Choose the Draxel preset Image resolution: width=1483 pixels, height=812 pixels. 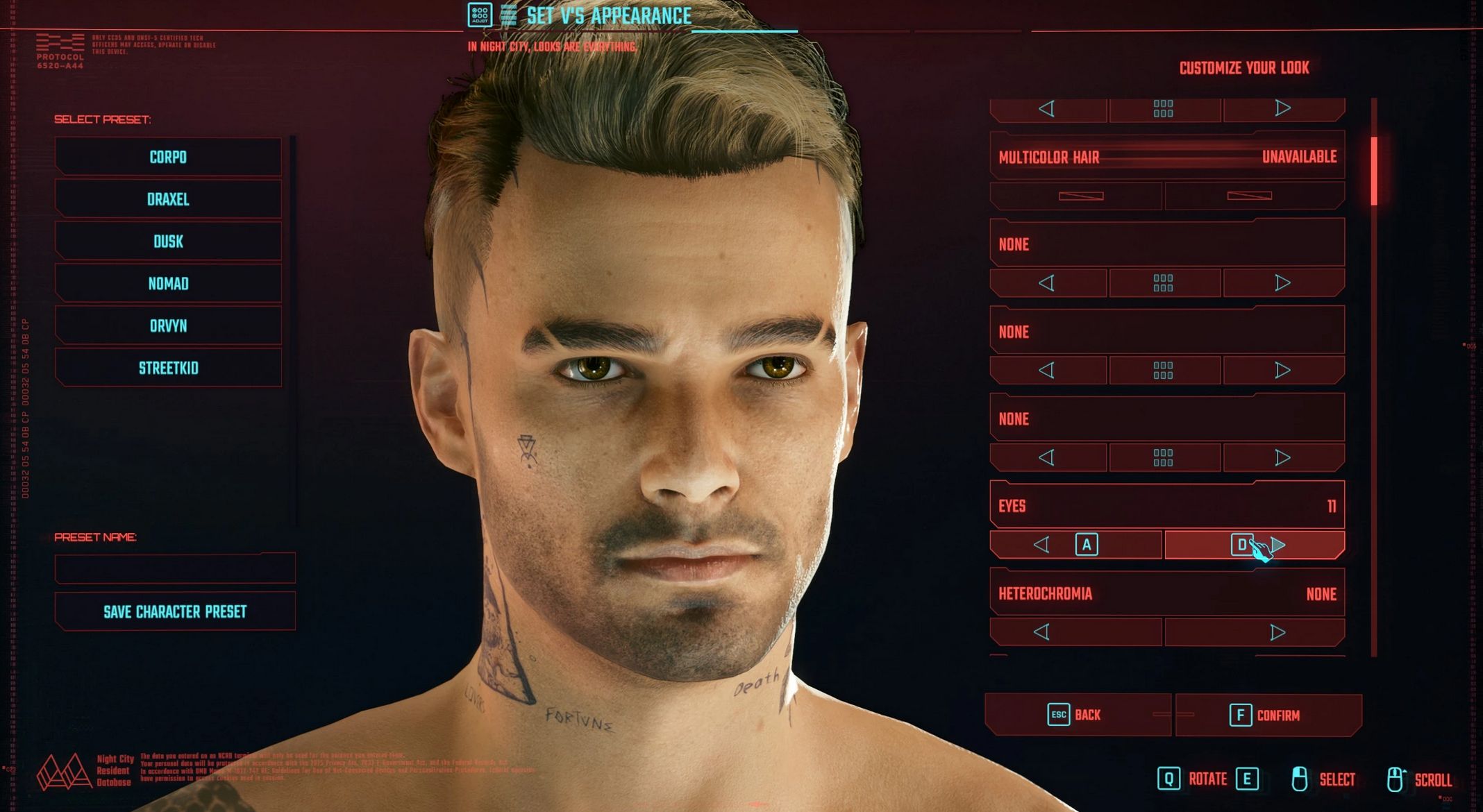point(168,199)
